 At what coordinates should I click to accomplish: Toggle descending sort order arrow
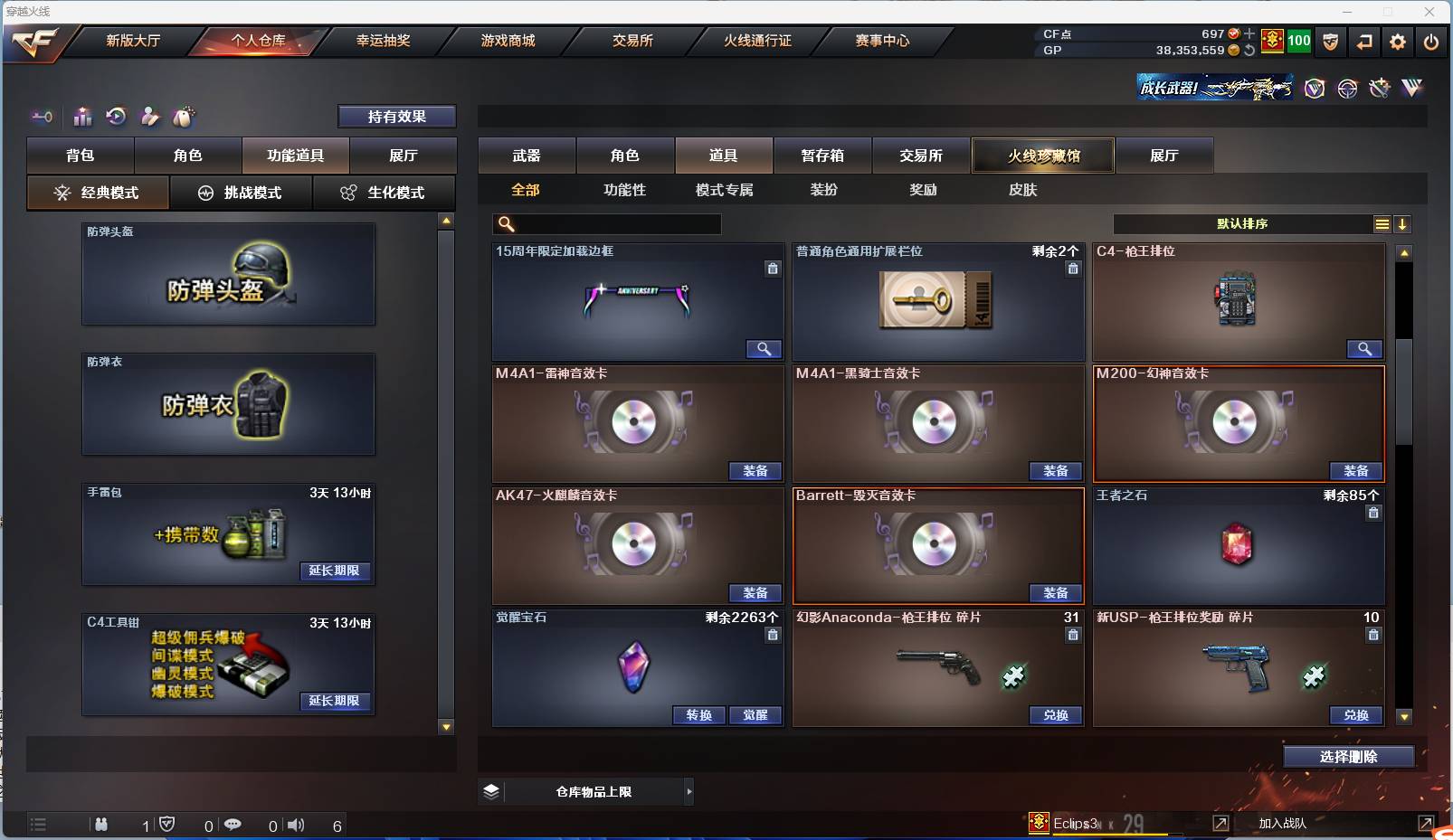pyautogui.click(x=1403, y=223)
